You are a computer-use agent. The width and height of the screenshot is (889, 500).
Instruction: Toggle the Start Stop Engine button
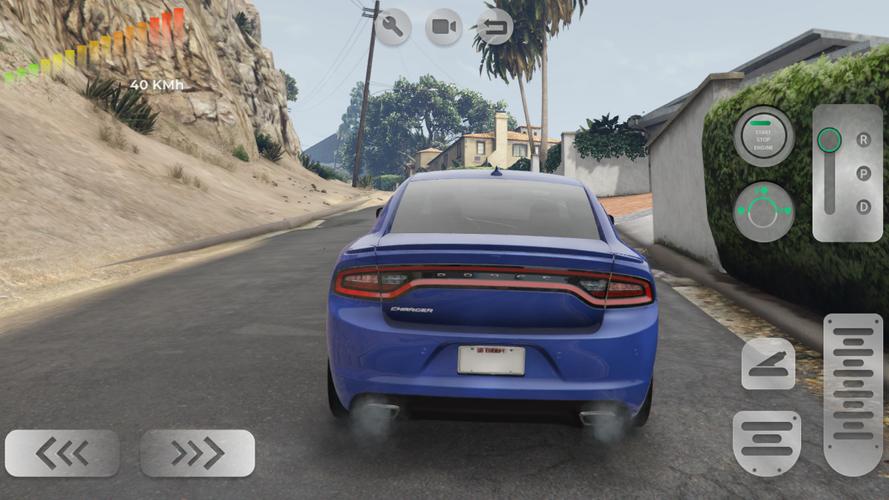(764, 136)
